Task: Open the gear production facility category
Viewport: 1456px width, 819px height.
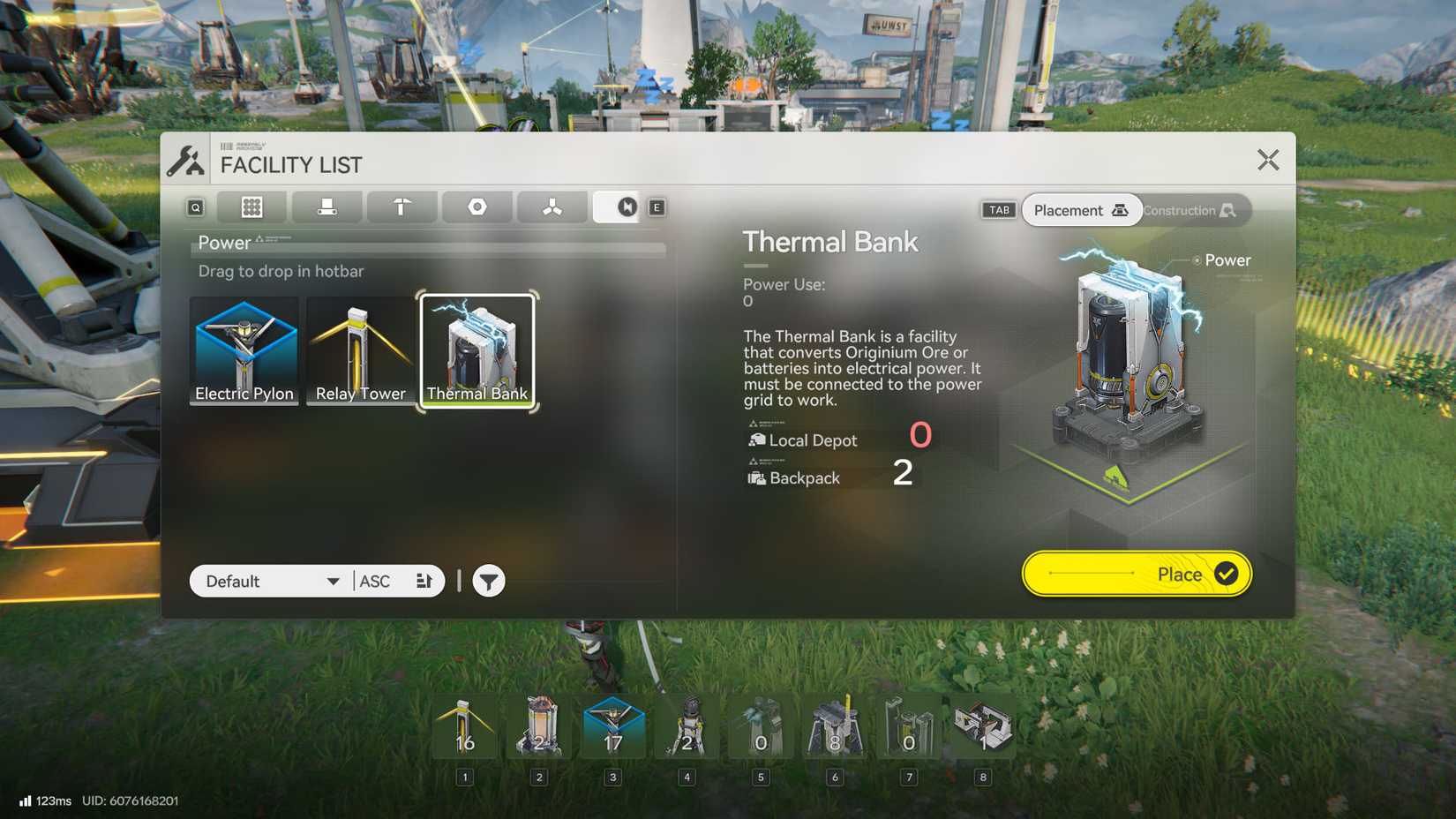Action: (477, 207)
